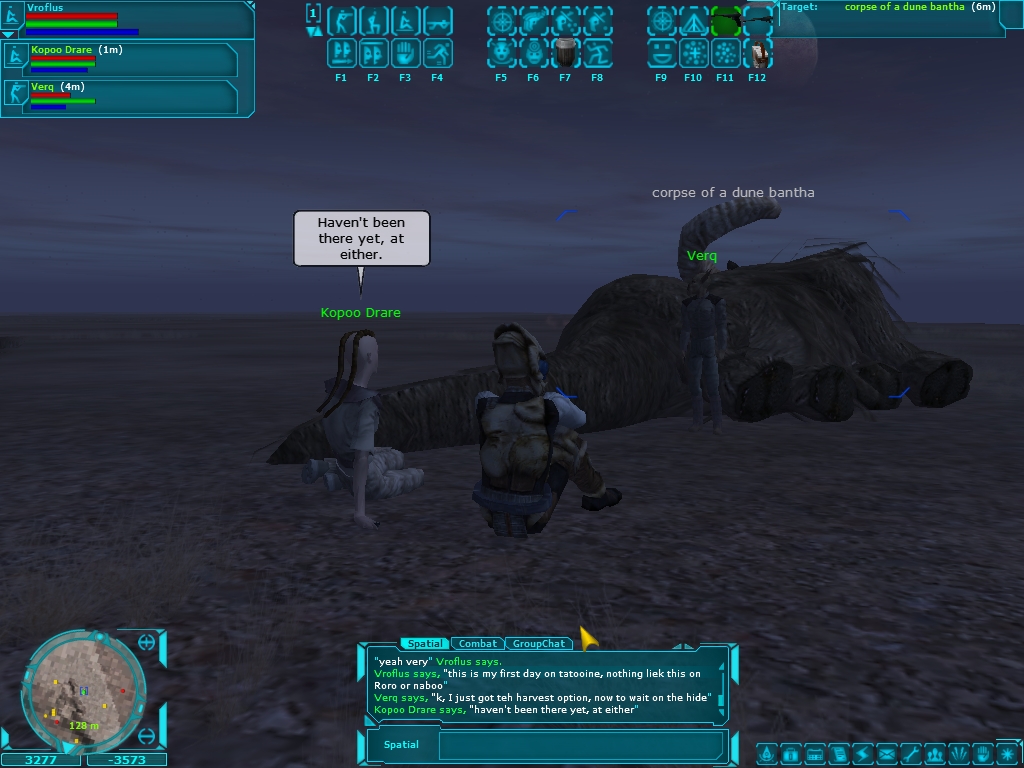This screenshot has height=768, width=1024.
Task: Activate the tent camp icon above F10
Action: (x=692, y=21)
